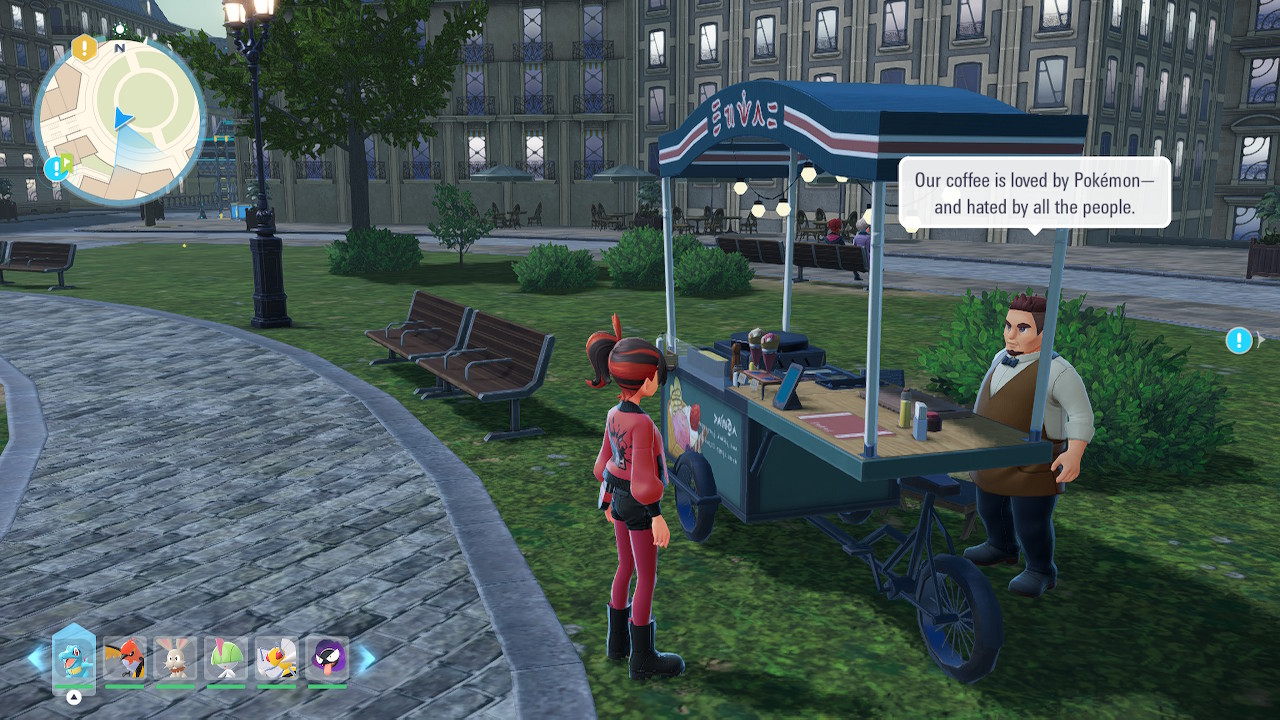Select Totodile in the party bar
Viewport: 1280px width, 720px height.
click(74, 659)
